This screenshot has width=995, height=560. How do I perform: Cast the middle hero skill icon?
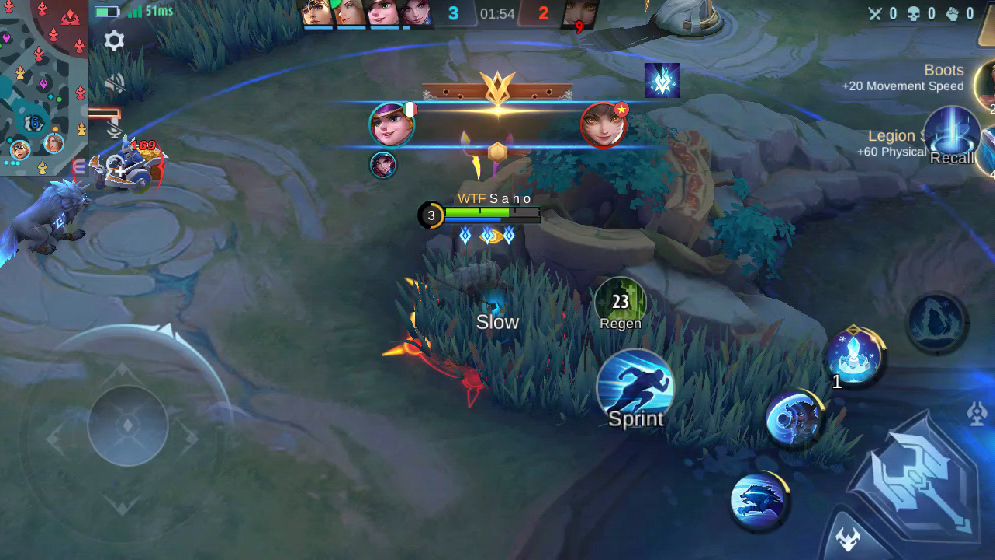[794, 418]
